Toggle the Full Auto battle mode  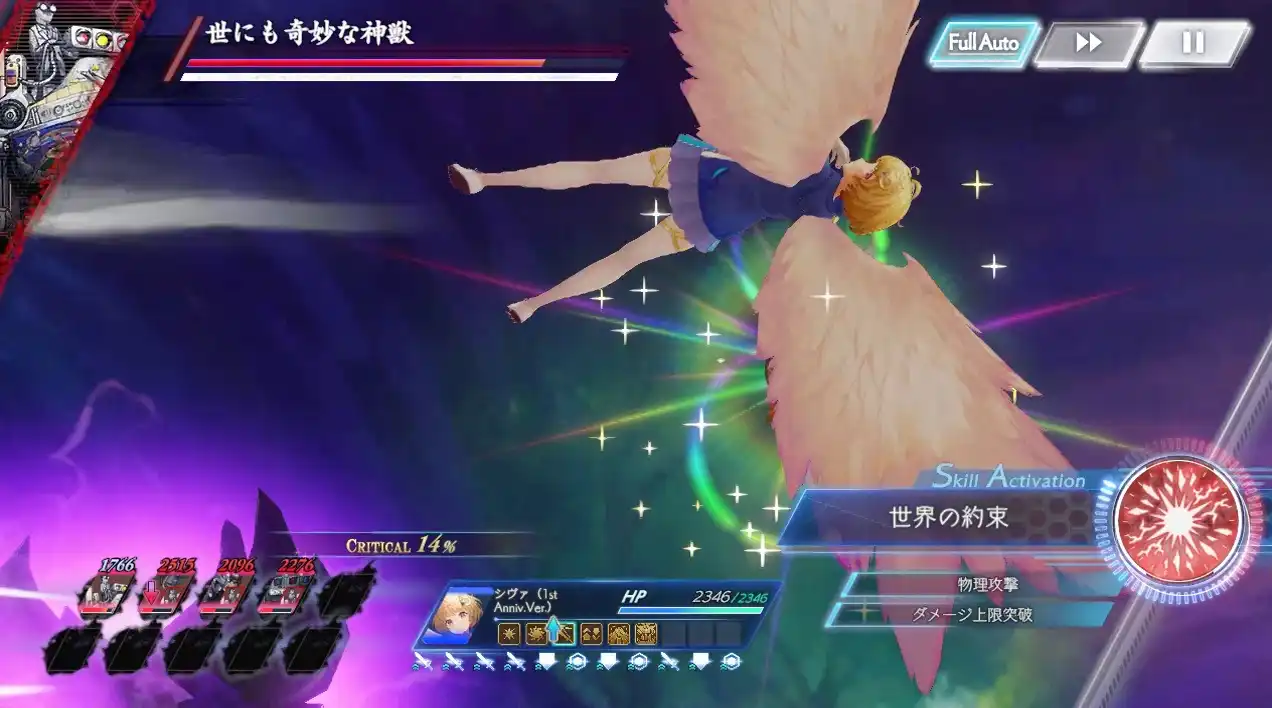pos(983,43)
